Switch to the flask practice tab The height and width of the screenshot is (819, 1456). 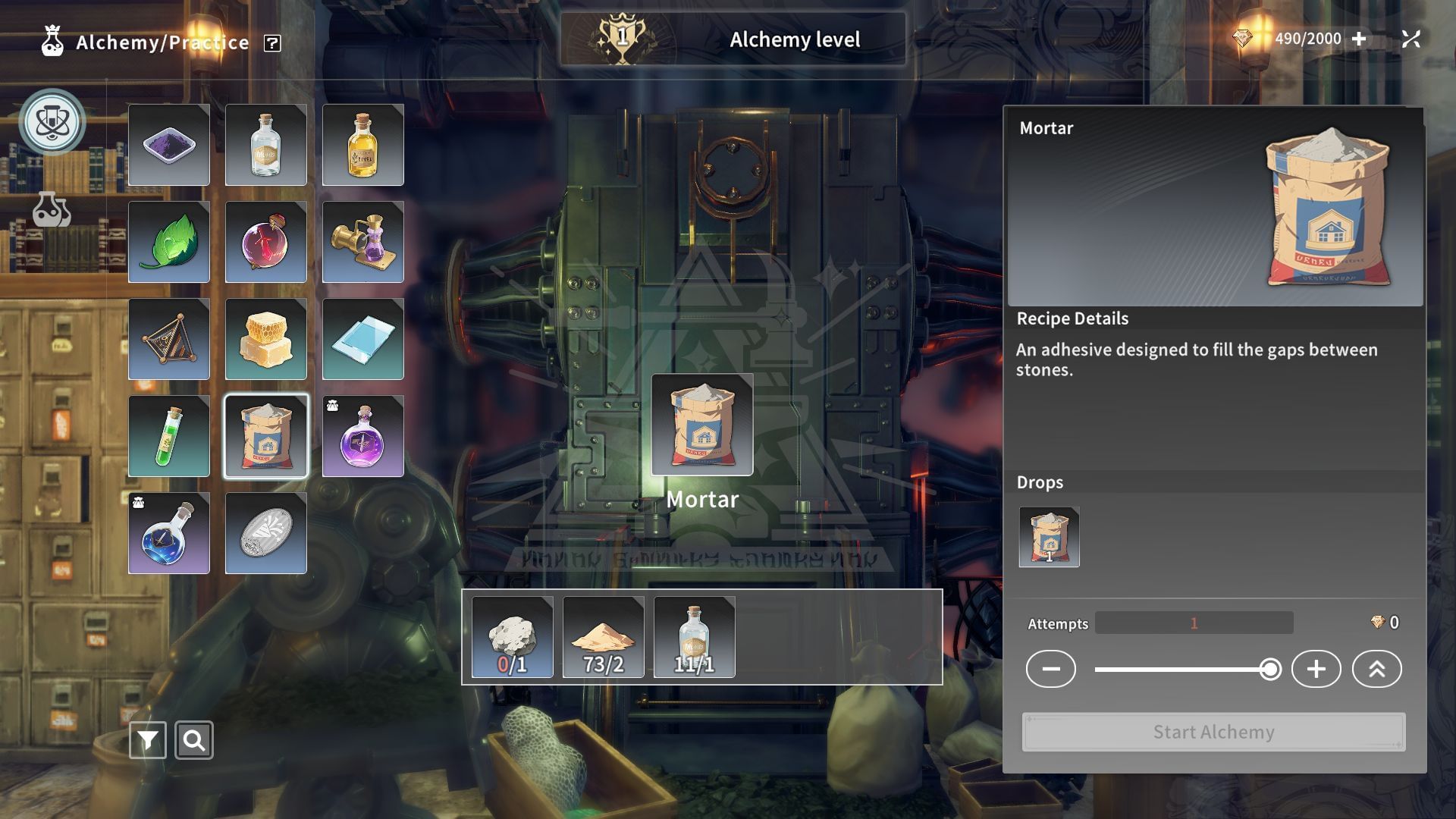coord(52,209)
